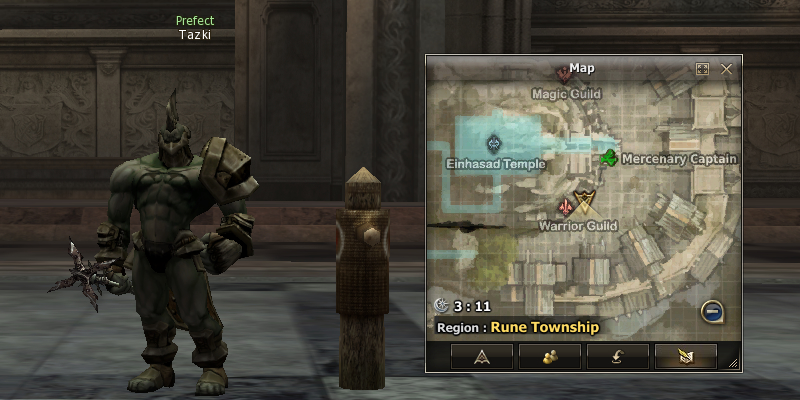This screenshot has height=400, width=800.
Task: Click the Warrior Guild red marker
Action: click(566, 207)
